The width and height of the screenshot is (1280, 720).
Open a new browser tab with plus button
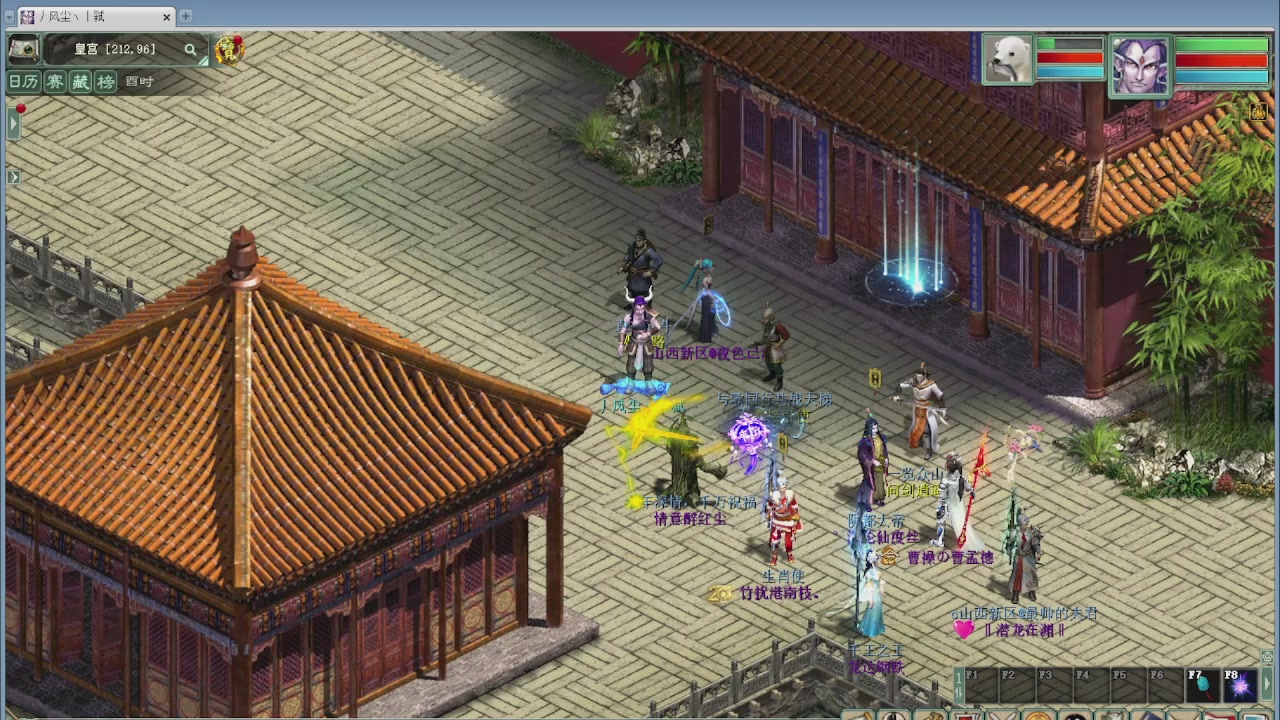point(184,16)
